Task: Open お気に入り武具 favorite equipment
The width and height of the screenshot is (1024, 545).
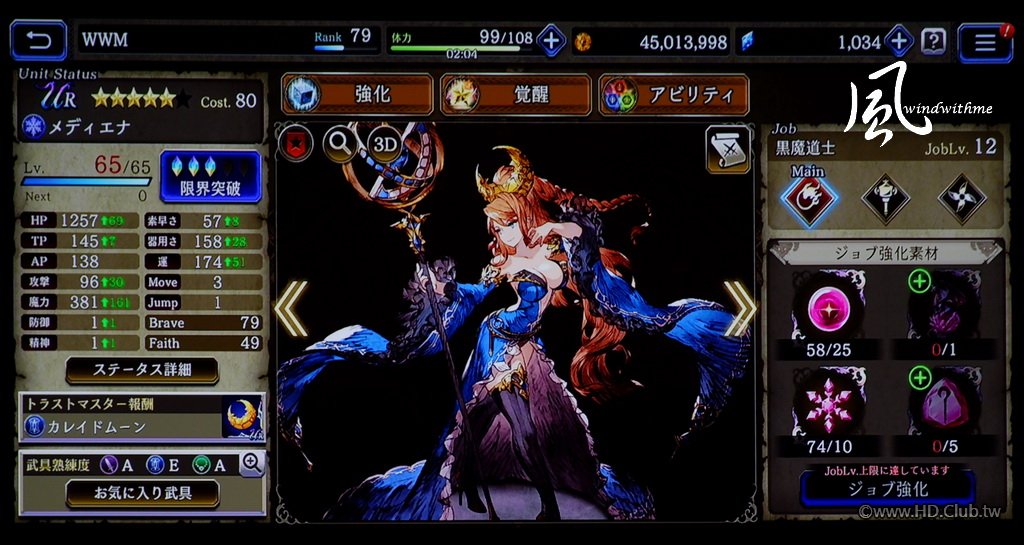Action: 142,492
